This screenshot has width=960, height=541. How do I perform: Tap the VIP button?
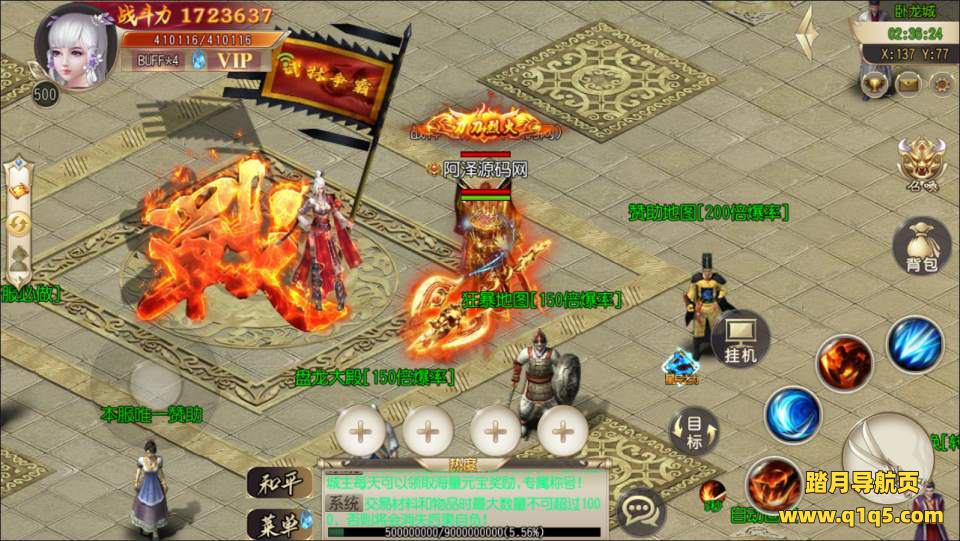coord(237,59)
